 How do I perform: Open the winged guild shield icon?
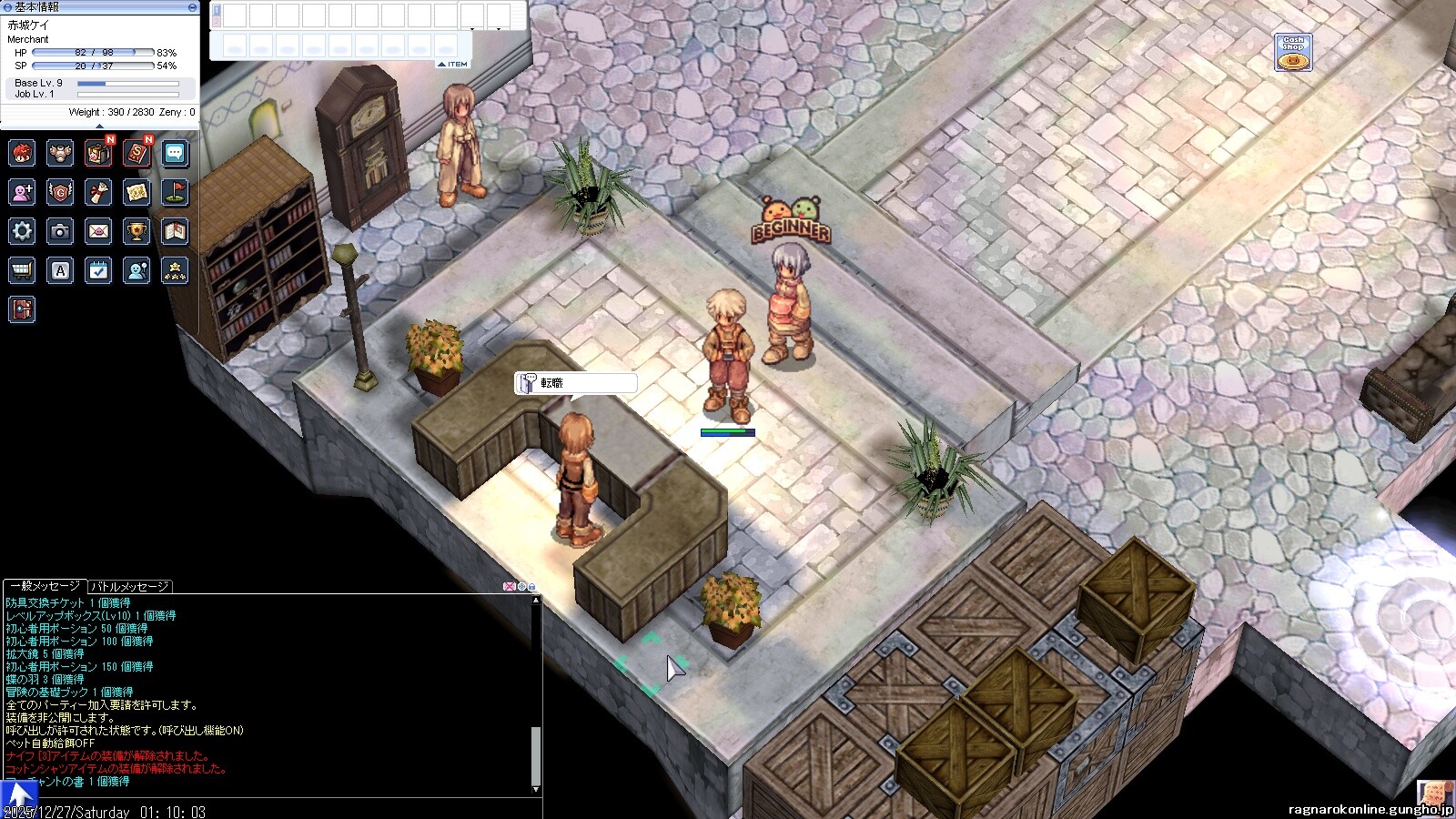60,192
